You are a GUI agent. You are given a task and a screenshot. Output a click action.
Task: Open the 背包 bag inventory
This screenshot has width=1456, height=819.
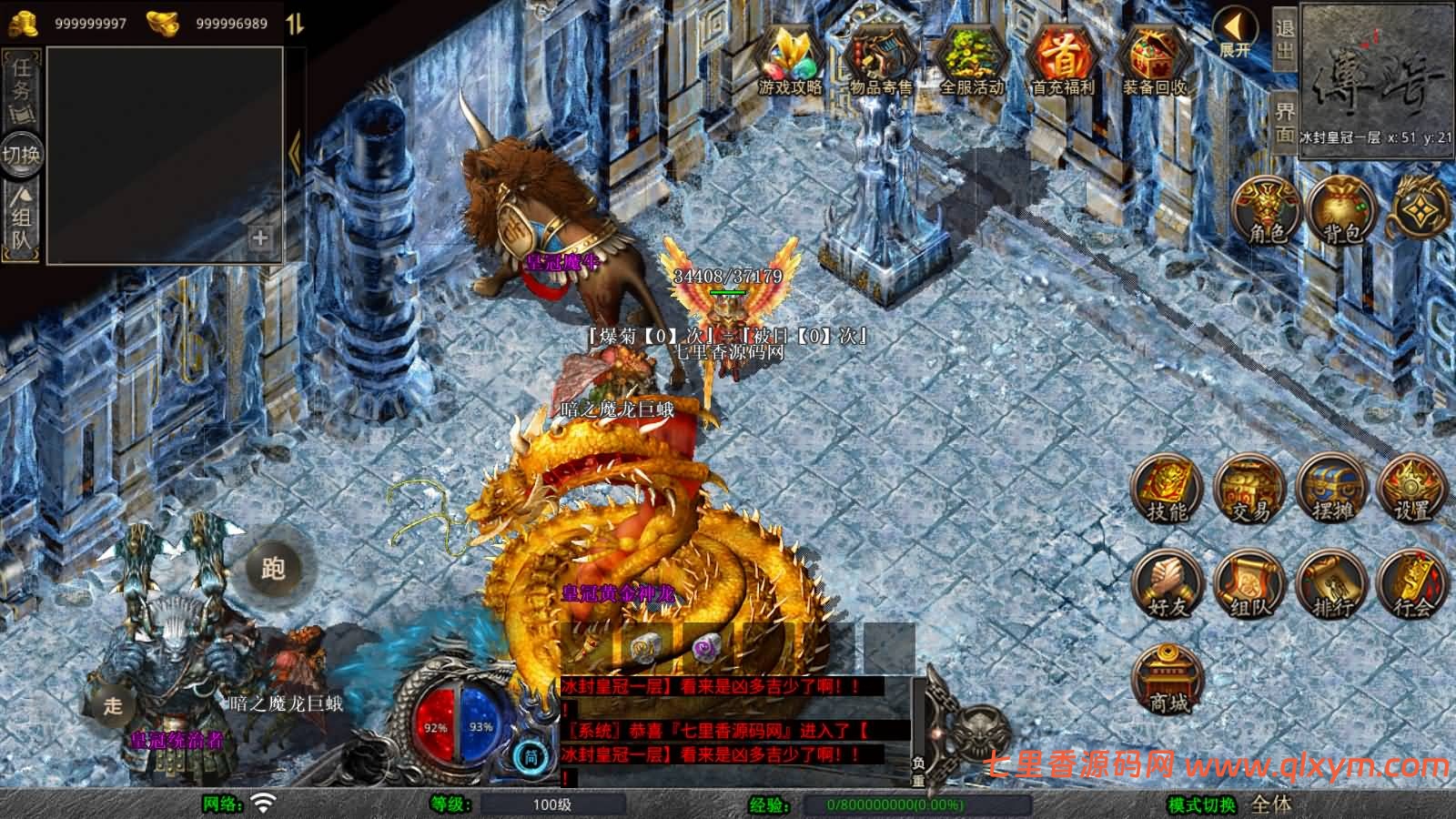tap(1340, 211)
